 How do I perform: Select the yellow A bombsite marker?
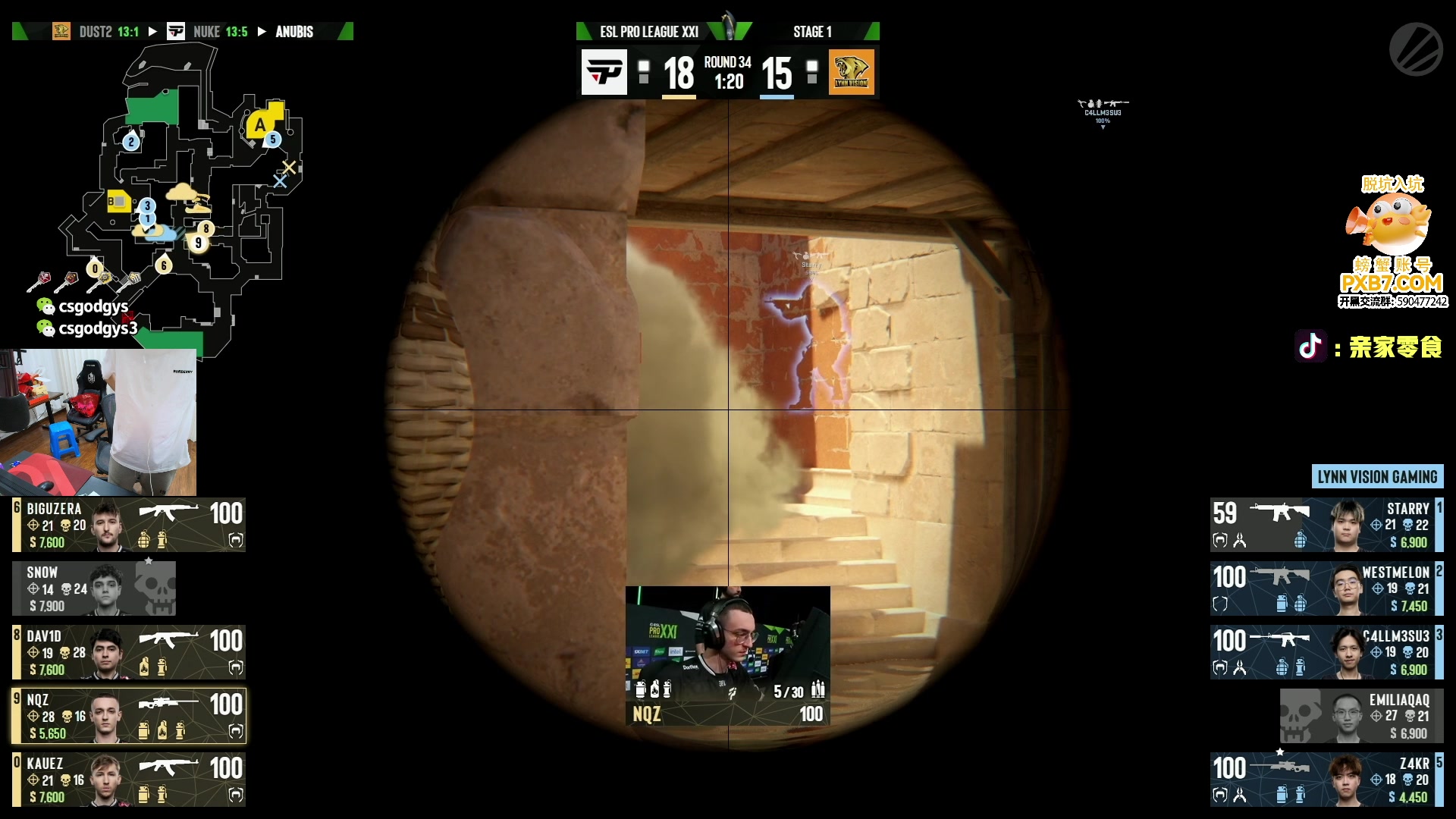(x=262, y=124)
